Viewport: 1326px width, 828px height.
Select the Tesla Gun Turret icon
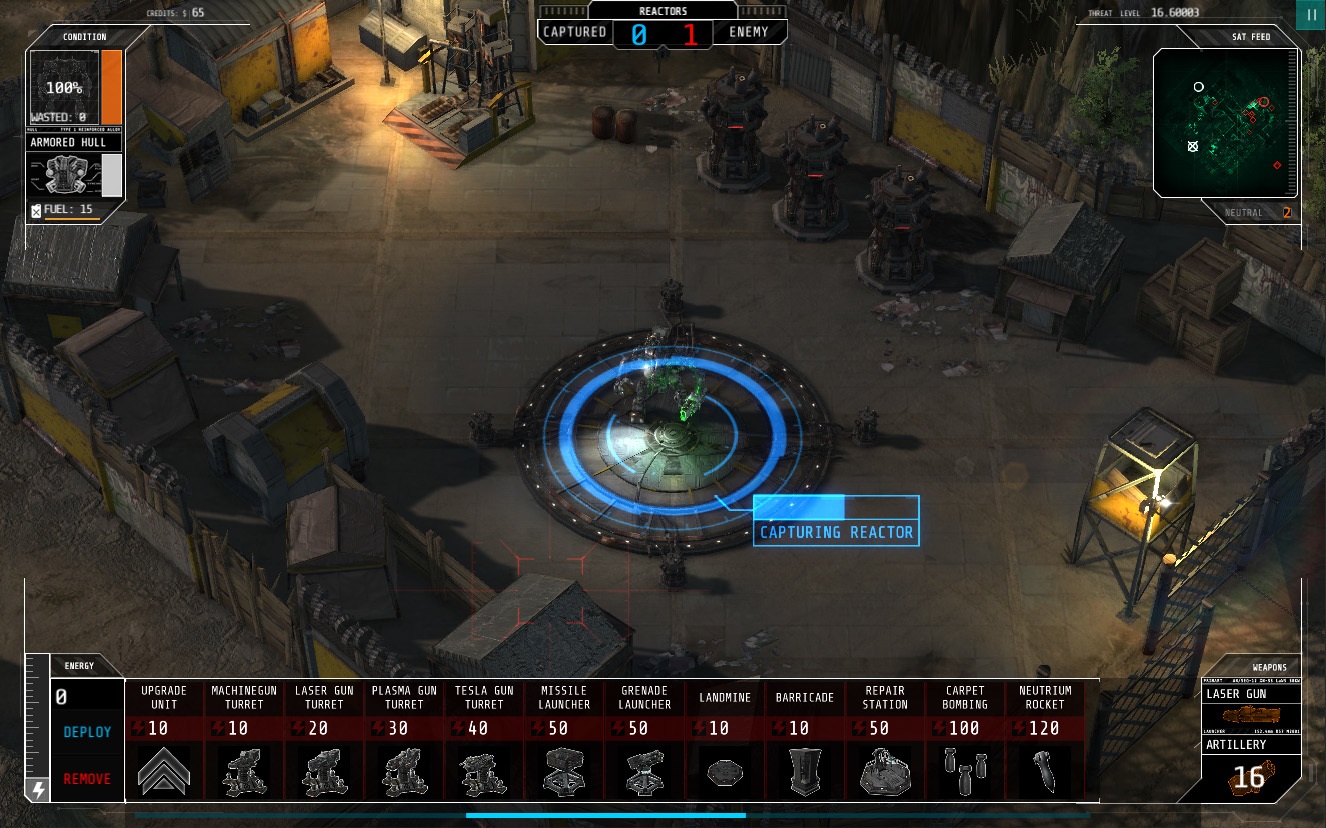(484, 770)
